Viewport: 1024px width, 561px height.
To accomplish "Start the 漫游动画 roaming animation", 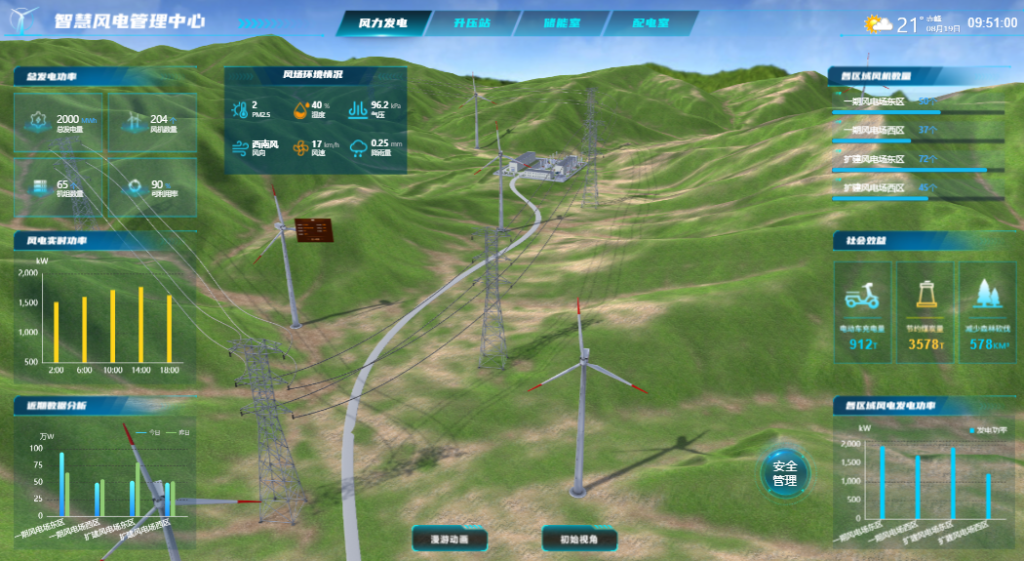I will 449,539.
